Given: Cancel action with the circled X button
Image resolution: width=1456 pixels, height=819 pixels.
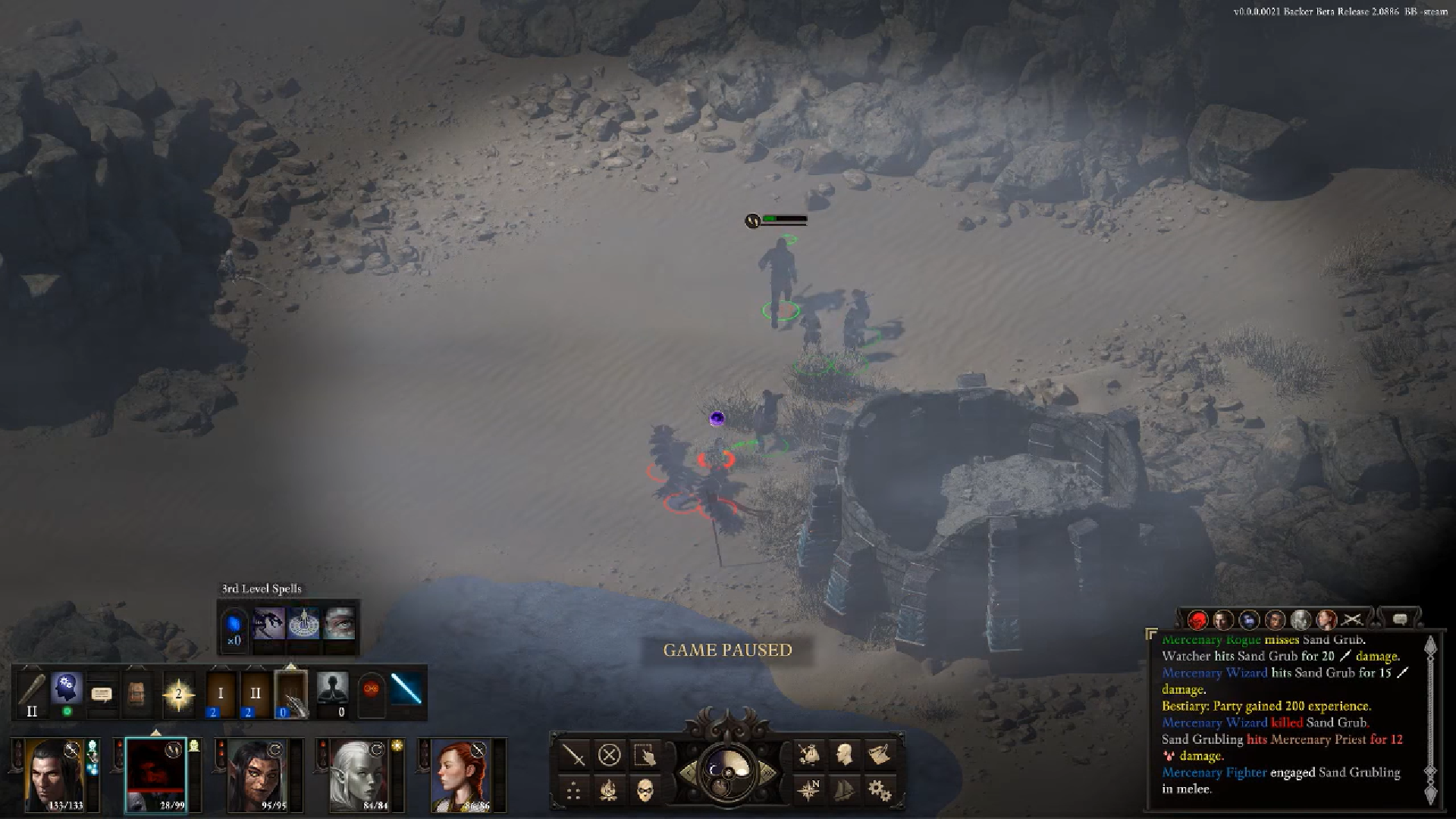Looking at the screenshot, I should click(610, 755).
